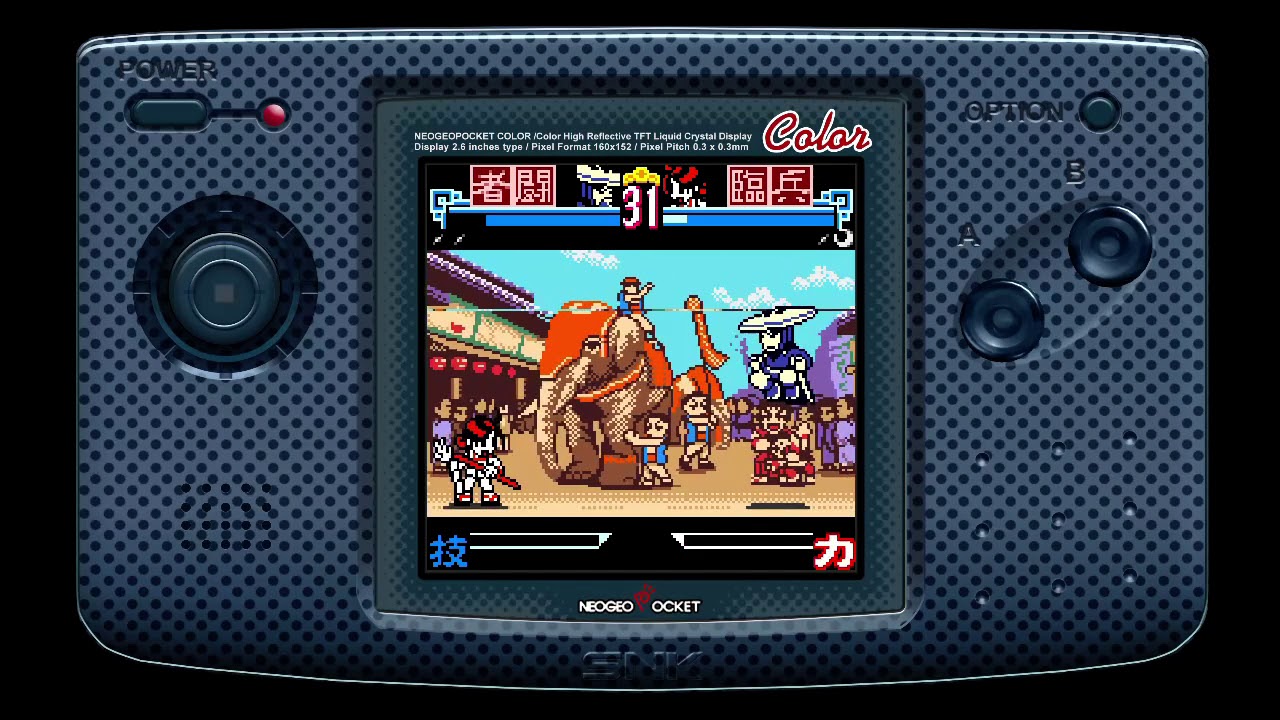1280x720 pixels.
Task: Click the red 力 gauge symbol
Action: click(836, 551)
